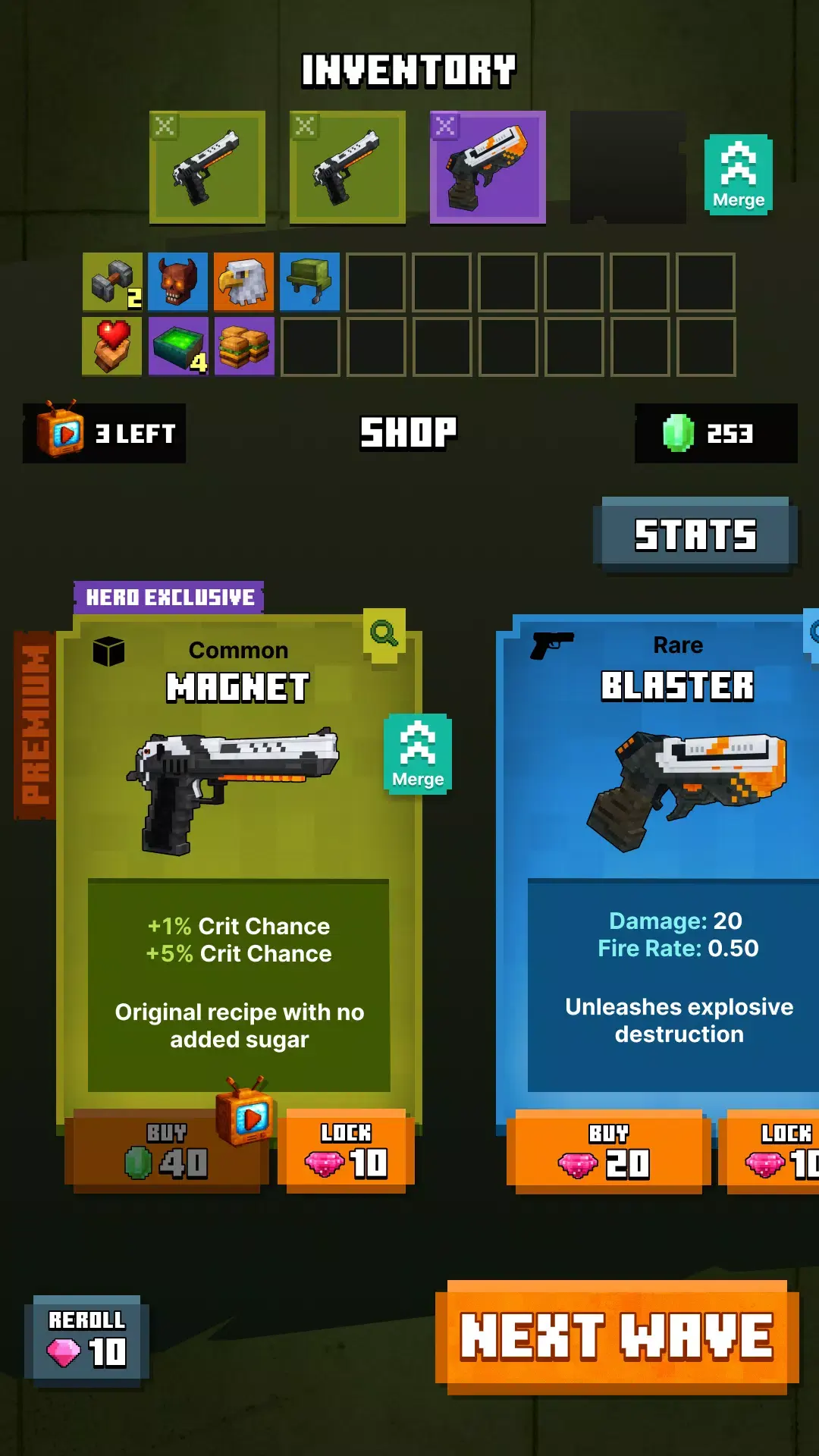The image size is (819, 1456).
Task: Select the Blaster shop card
Action: (x=667, y=834)
